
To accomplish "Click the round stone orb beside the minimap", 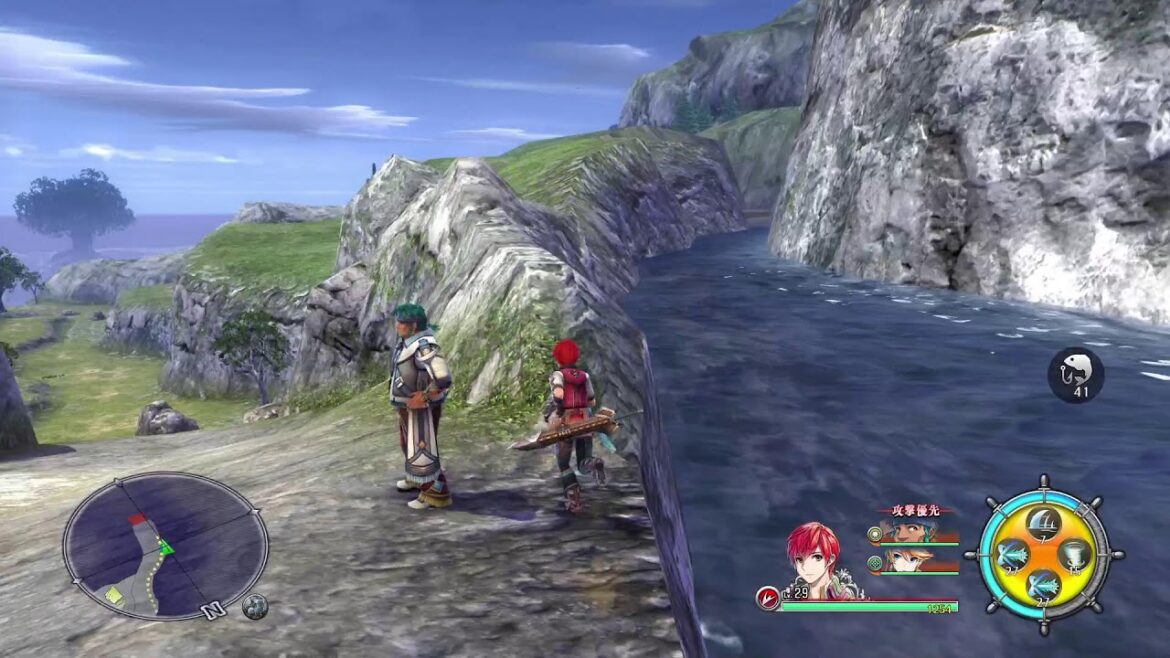I will (x=255, y=606).
